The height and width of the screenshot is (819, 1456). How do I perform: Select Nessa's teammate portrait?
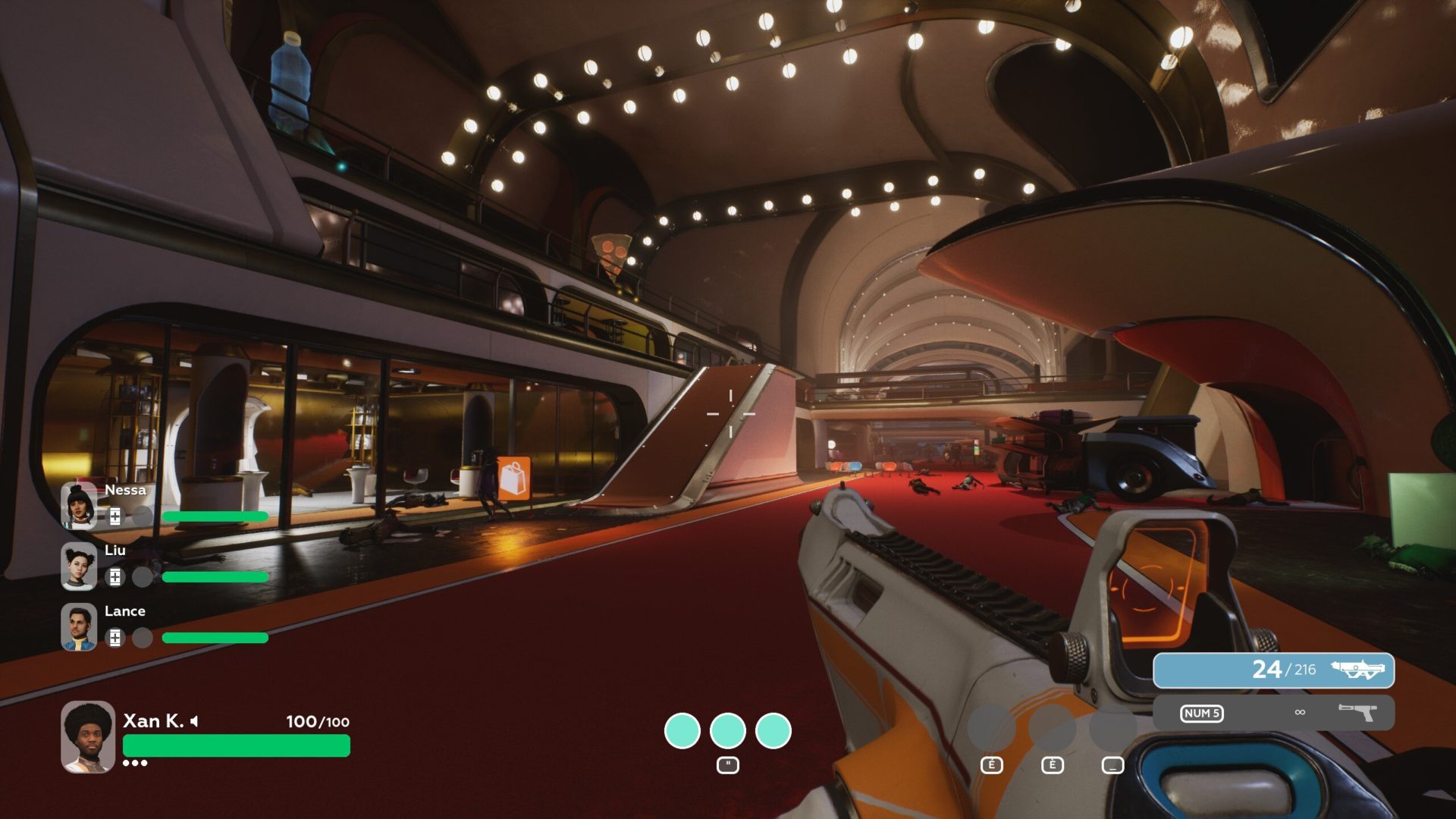(x=79, y=506)
